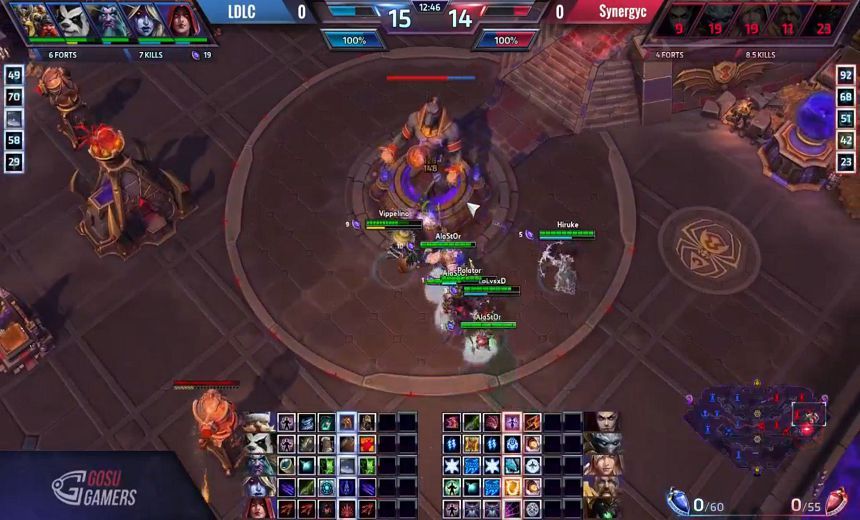Viewport: 860px width, 520px height.
Task: Select Valla's portrait in the left talent panel
Action: click(259, 507)
